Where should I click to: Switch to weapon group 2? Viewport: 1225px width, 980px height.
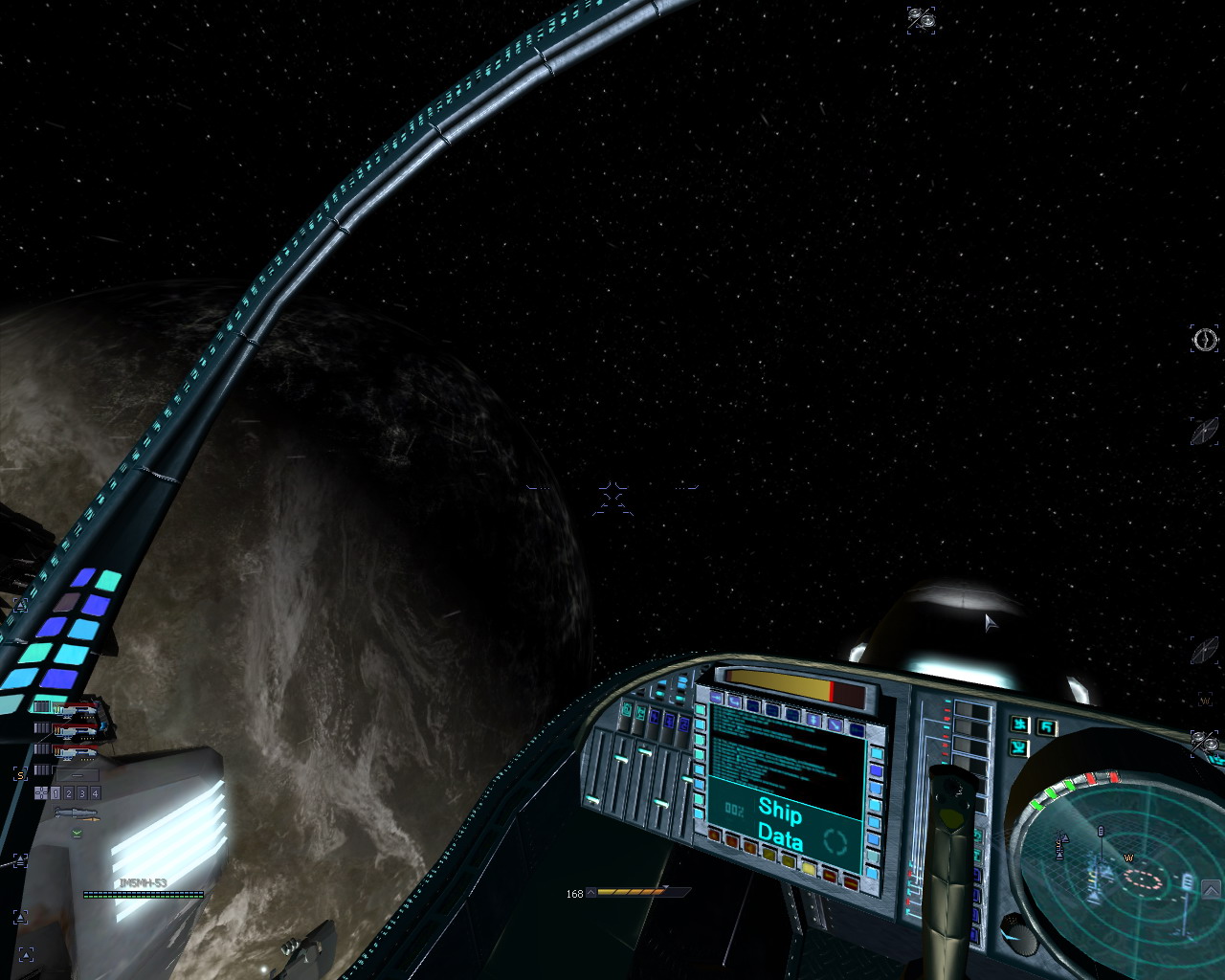pyautogui.click(x=69, y=793)
